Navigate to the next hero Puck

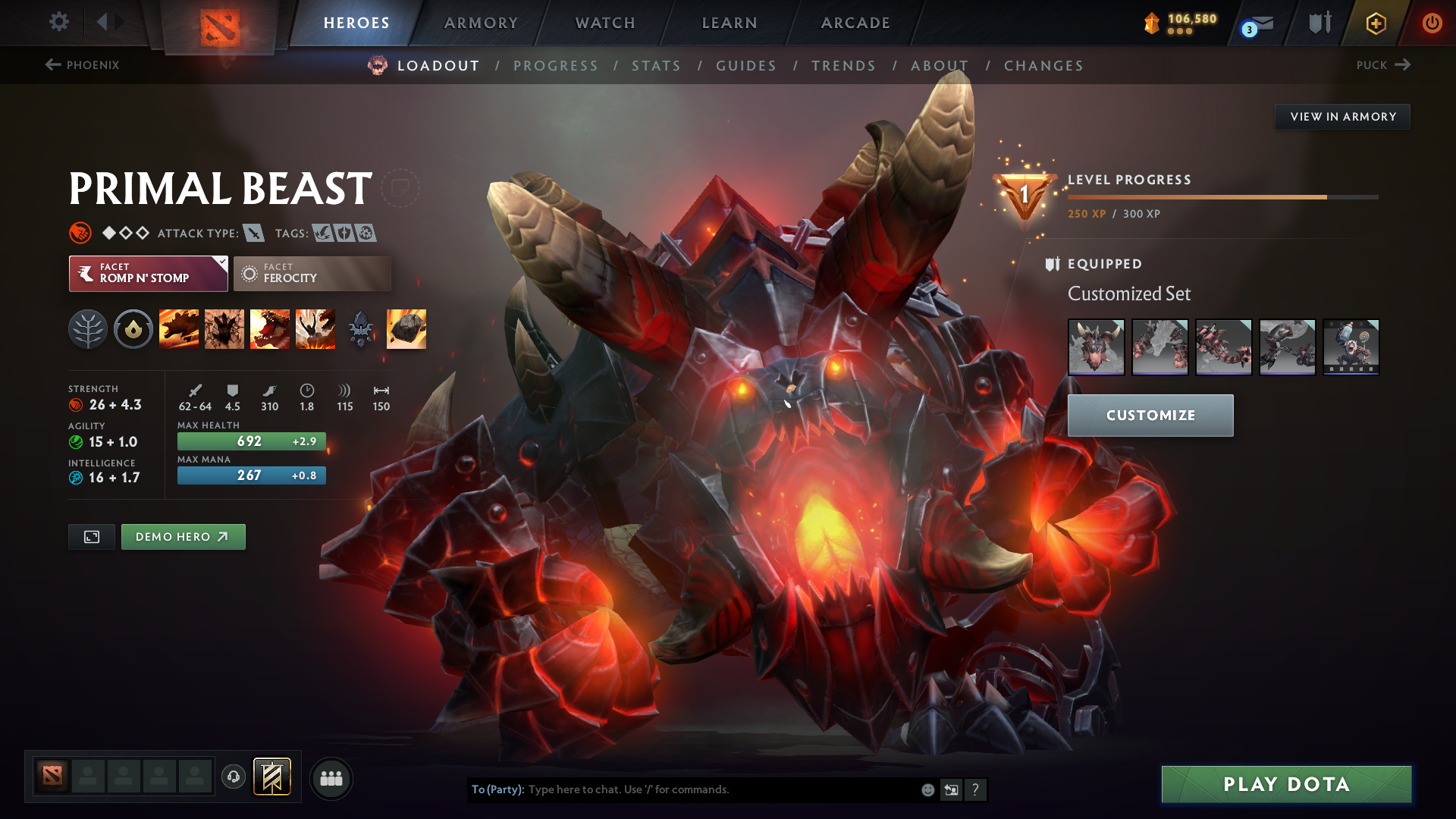pos(1383,65)
